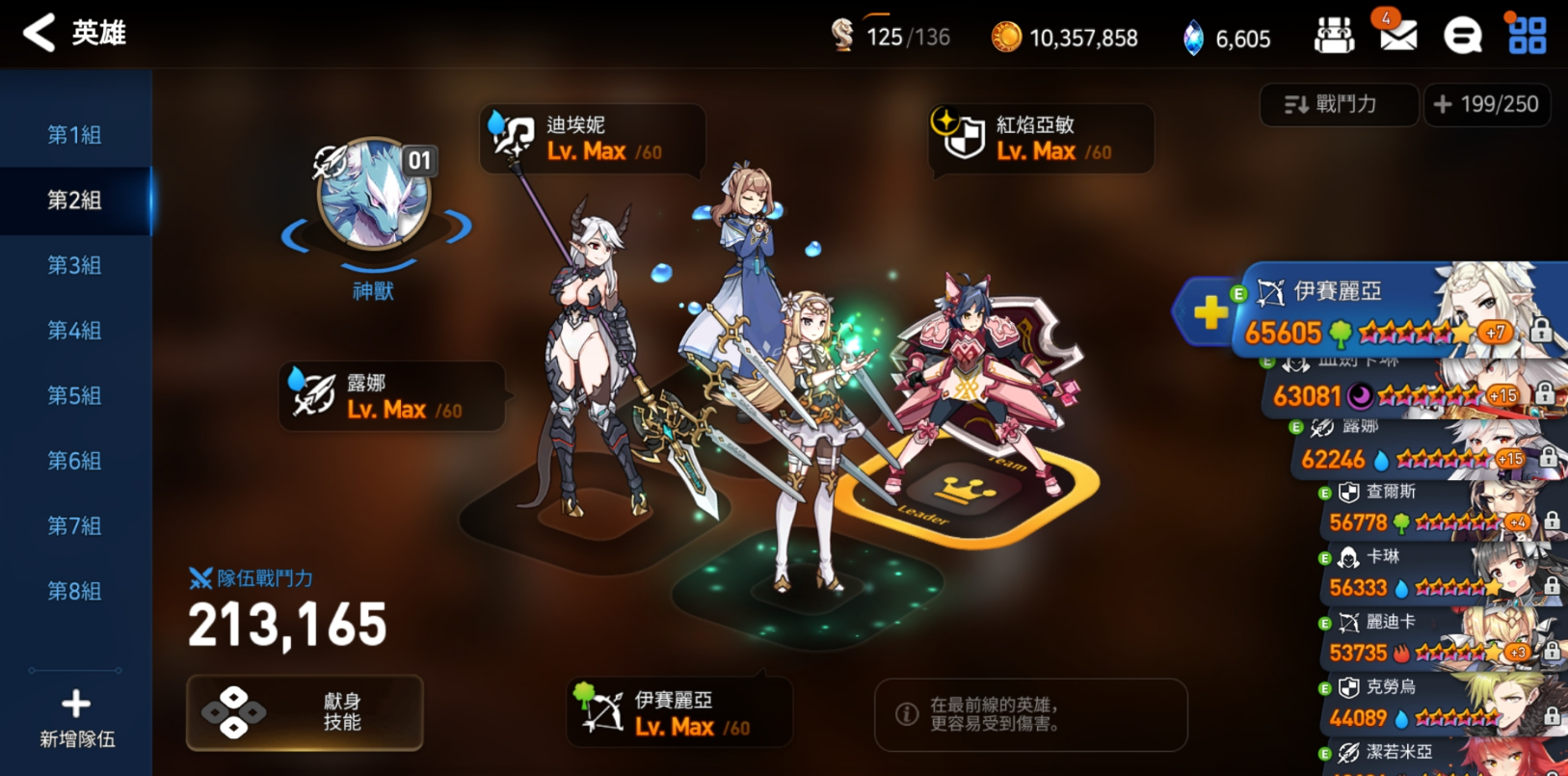Open the mail envelope icon

pos(1397,36)
